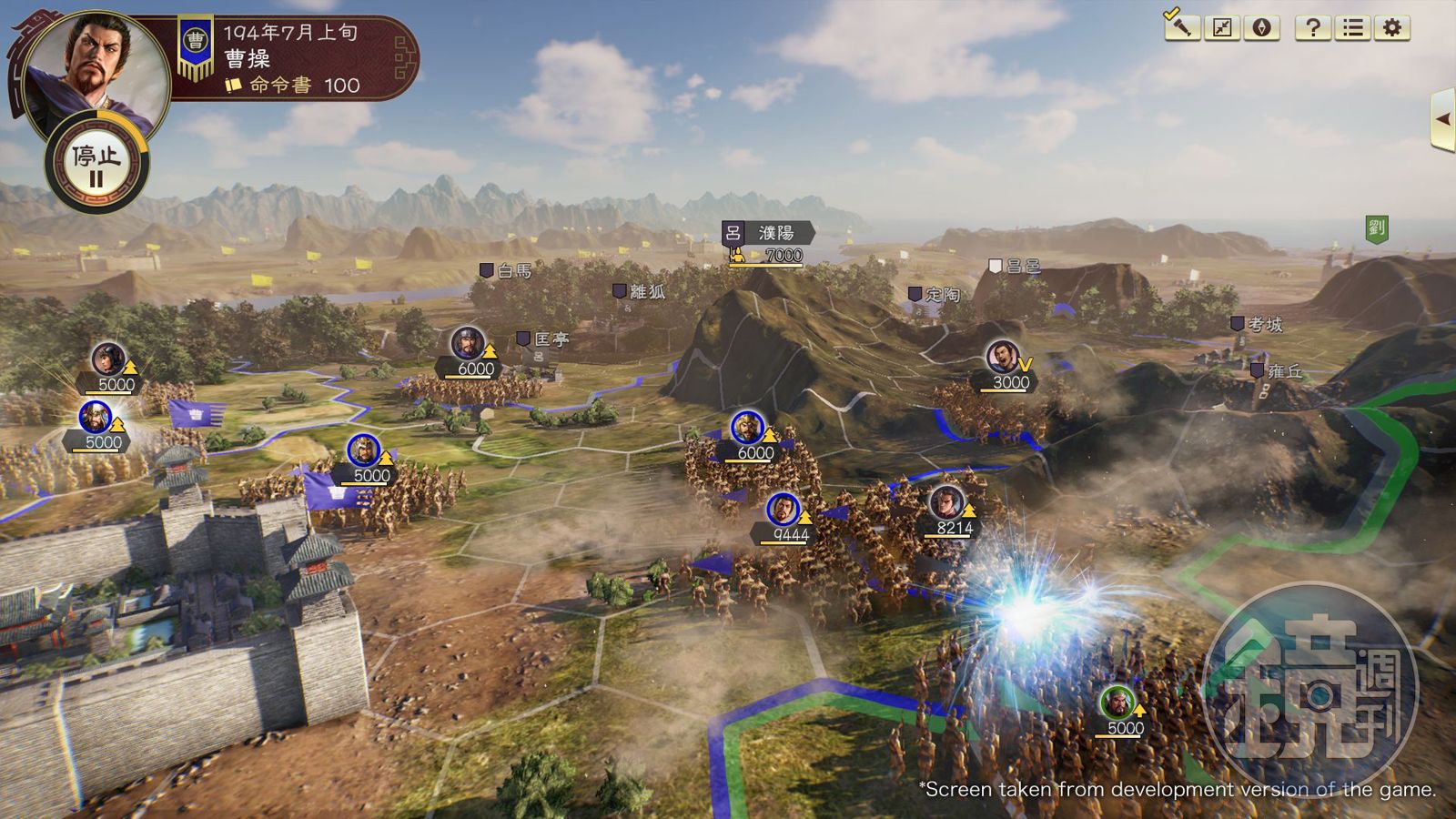
Task: Open the question mark help button
Action: coord(1312,28)
